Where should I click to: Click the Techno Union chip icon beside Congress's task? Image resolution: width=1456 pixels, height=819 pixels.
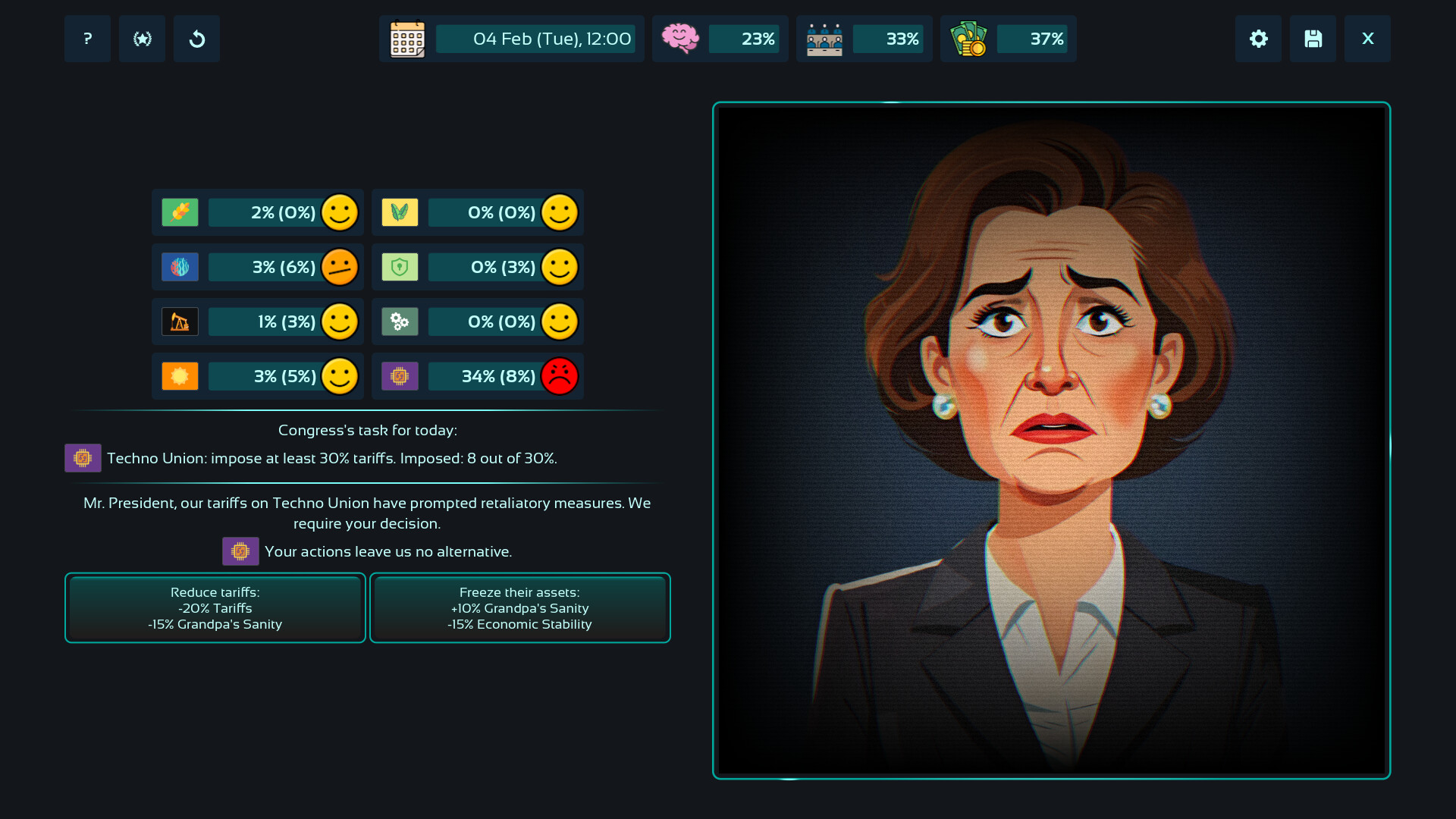click(x=83, y=458)
